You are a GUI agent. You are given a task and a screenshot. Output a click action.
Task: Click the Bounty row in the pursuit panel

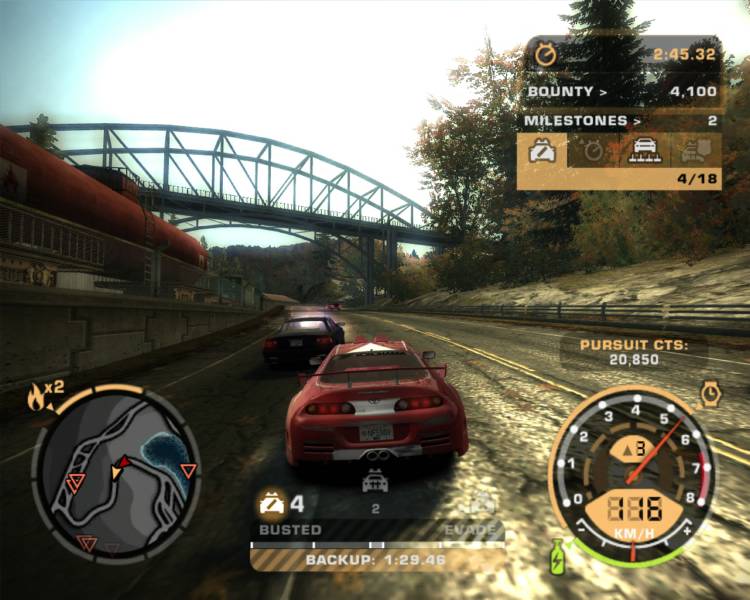click(x=620, y=92)
